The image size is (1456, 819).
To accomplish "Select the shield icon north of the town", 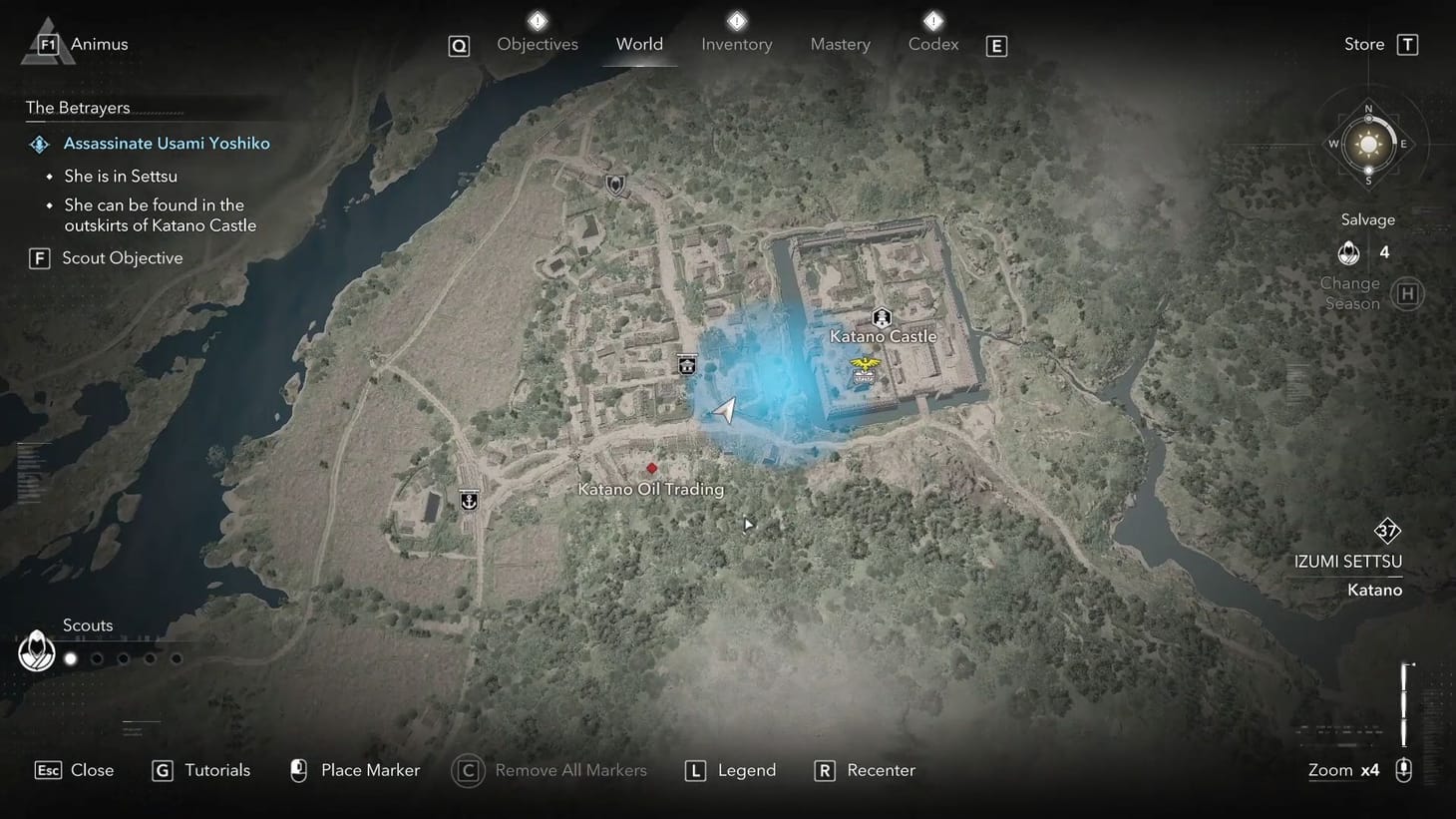I will 614,184.
